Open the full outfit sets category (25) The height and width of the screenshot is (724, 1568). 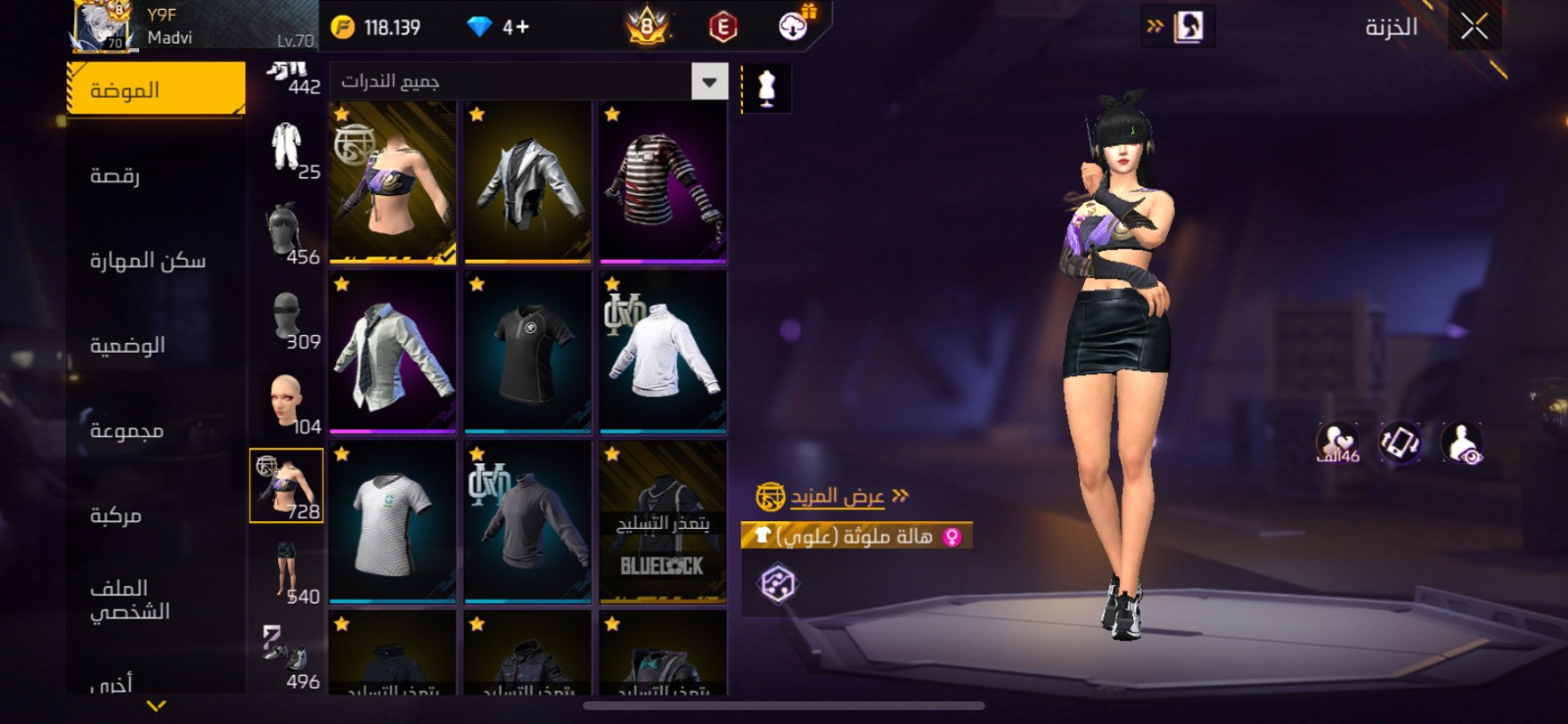287,149
